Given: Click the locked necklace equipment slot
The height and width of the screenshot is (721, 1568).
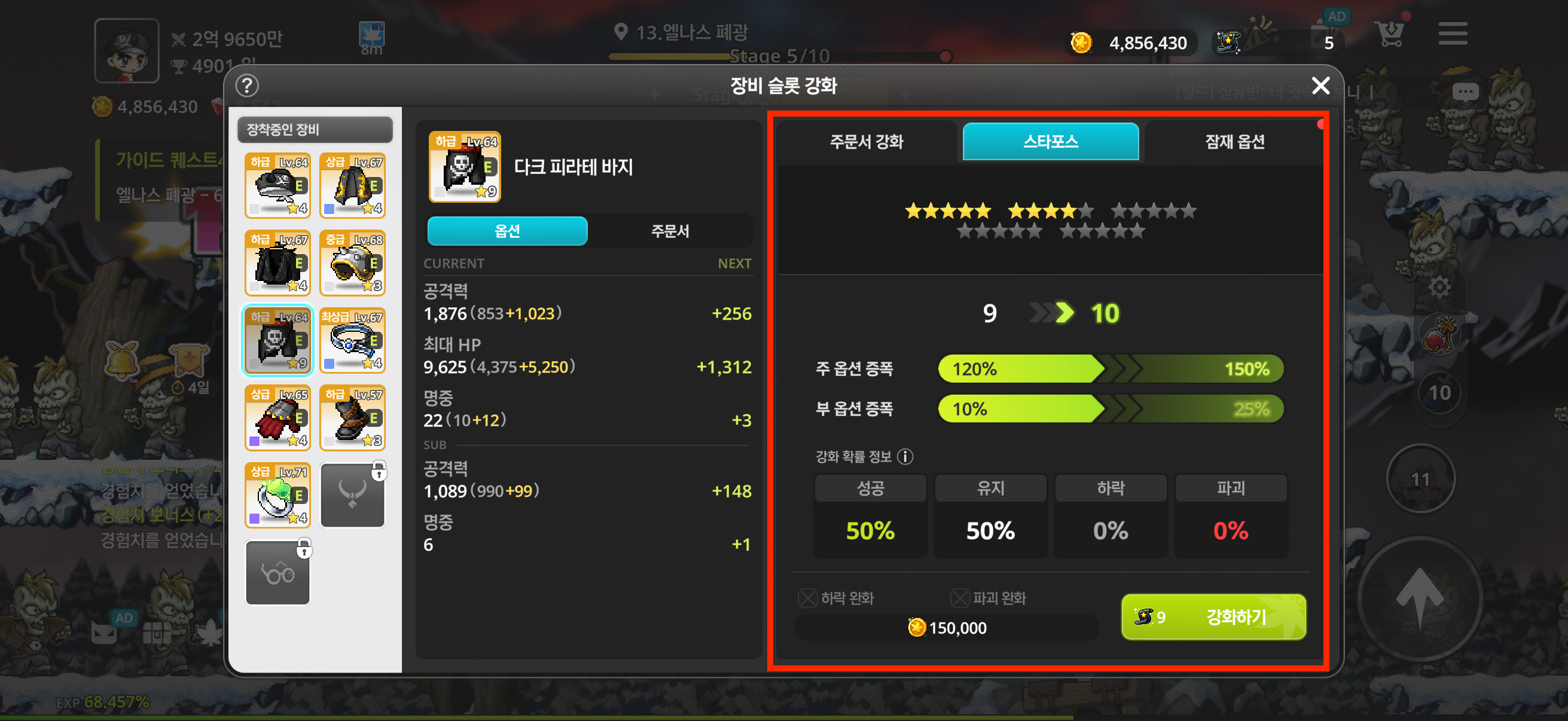Looking at the screenshot, I should click(x=352, y=494).
